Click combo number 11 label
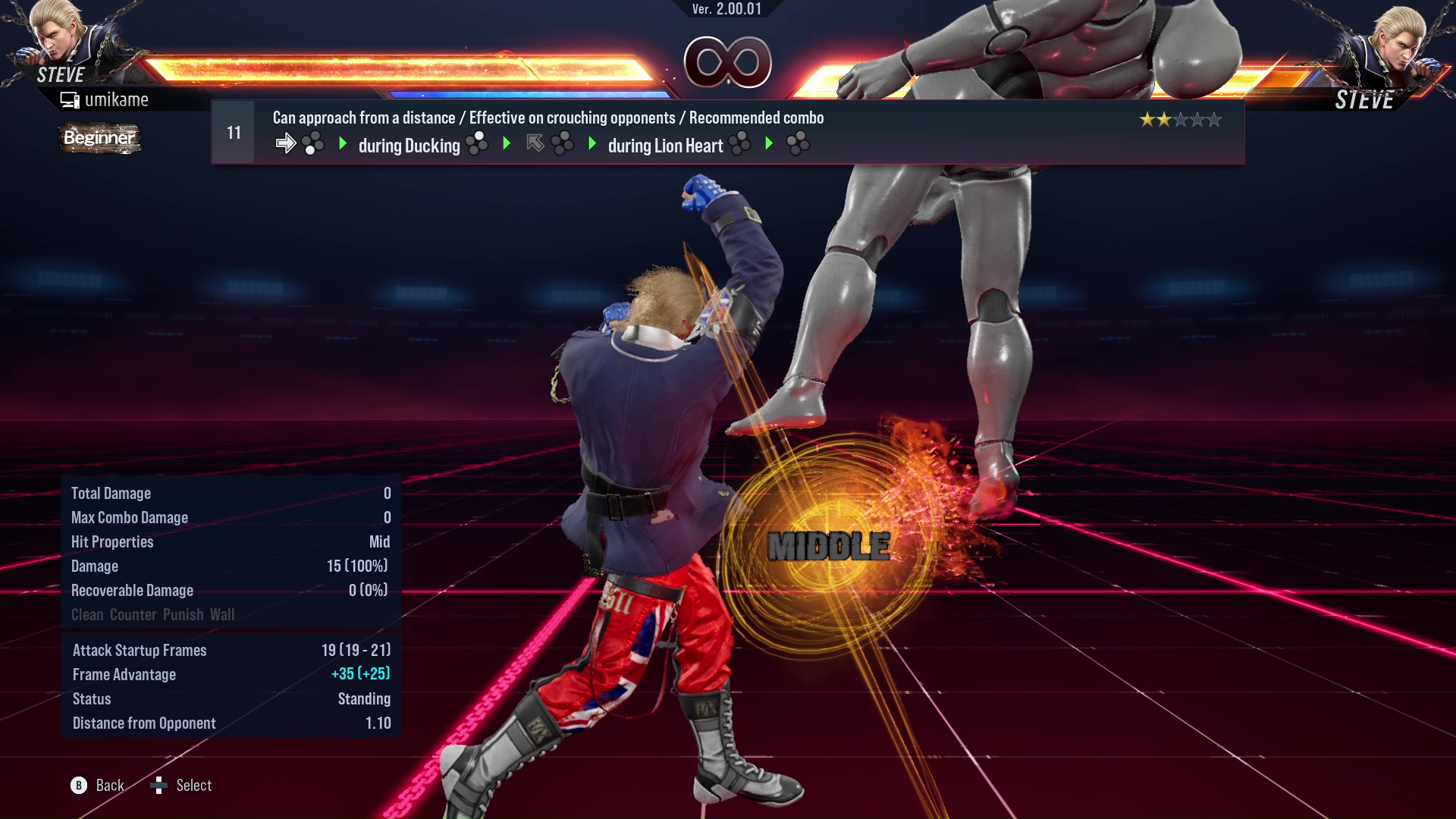The height and width of the screenshot is (819, 1456). [x=233, y=131]
